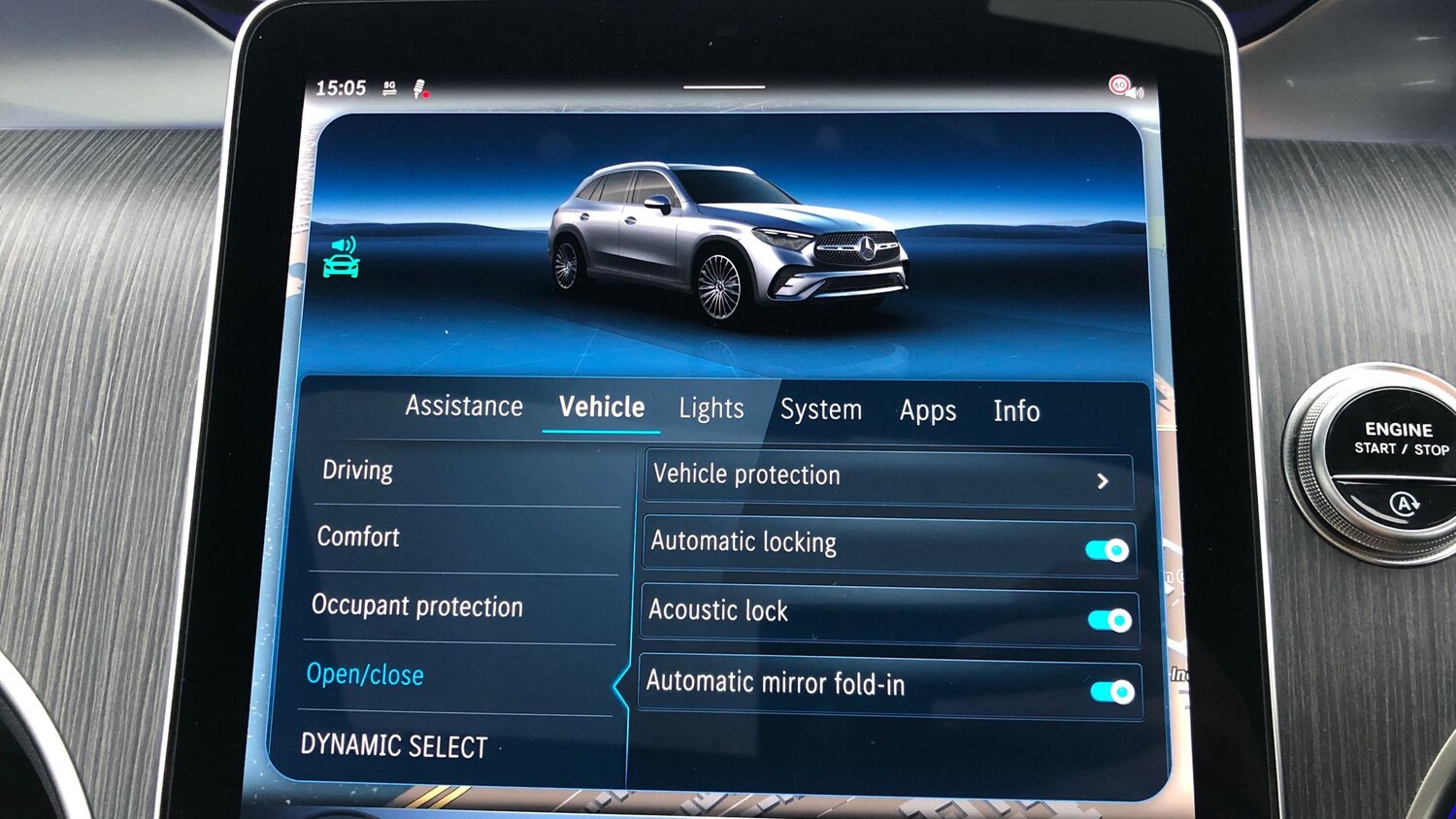The height and width of the screenshot is (819, 1456).
Task: Open the Driving category
Action: tap(358, 471)
